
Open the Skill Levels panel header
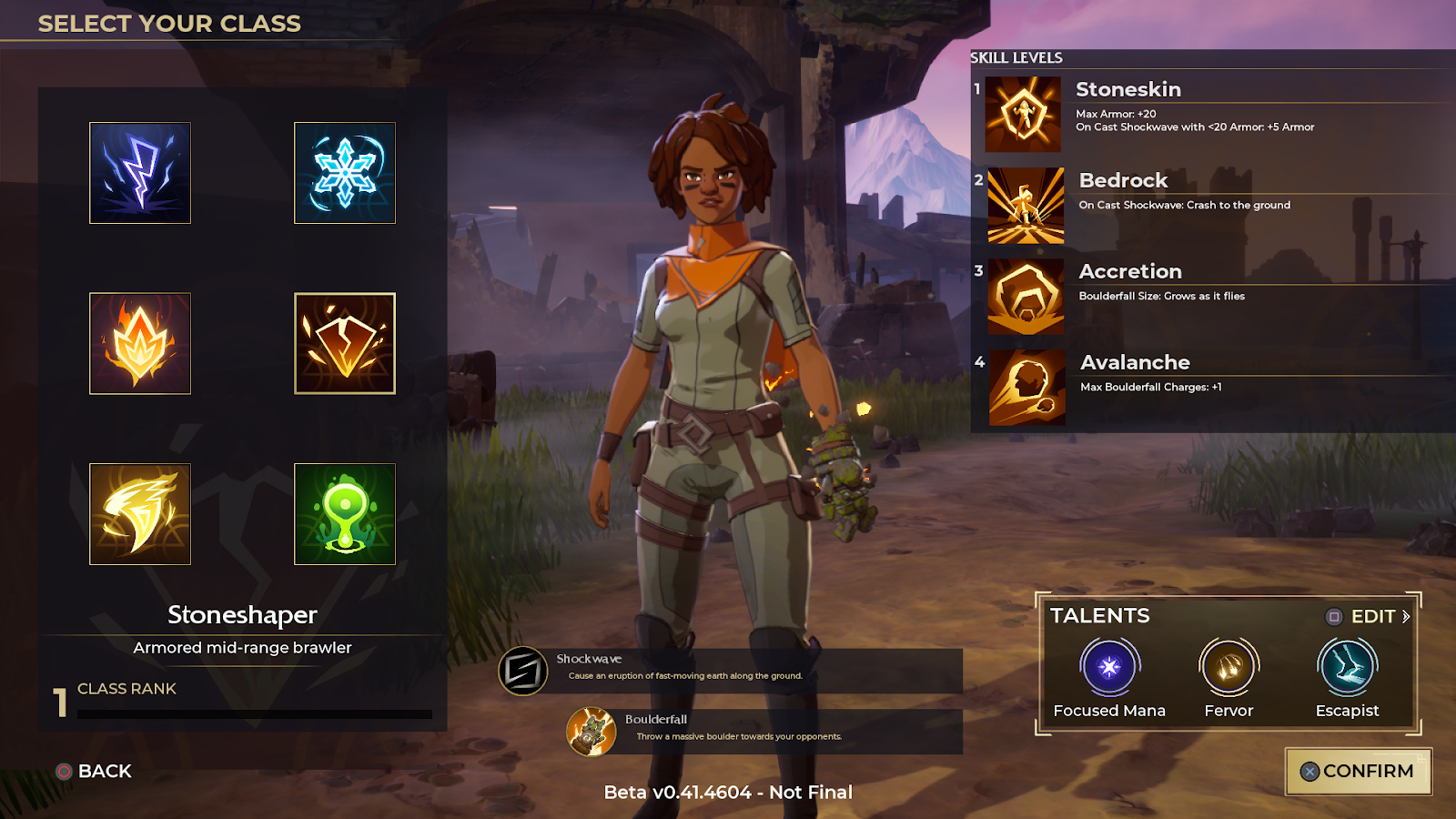tap(1016, 57)
